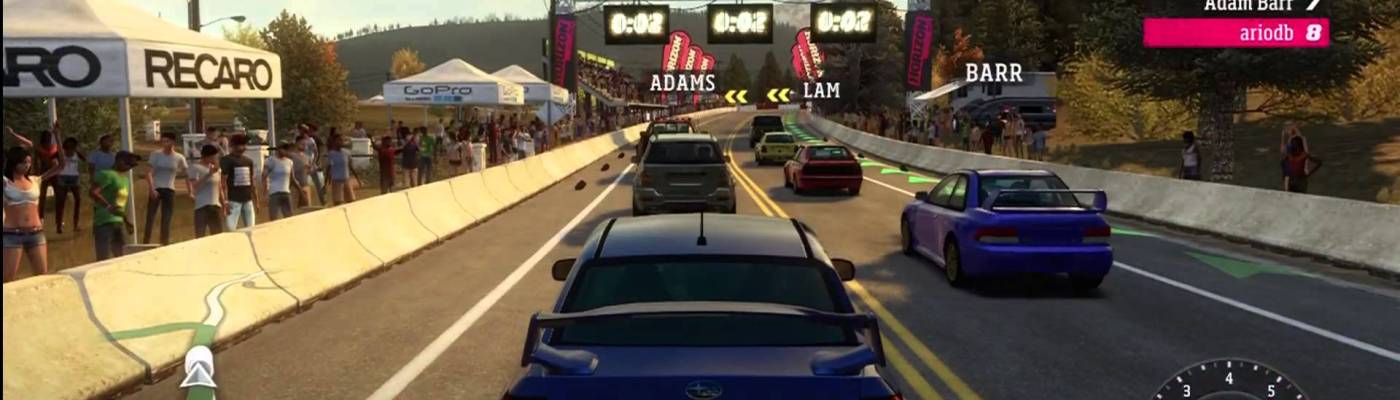Click the LAM driver name tag

[820, 91]
